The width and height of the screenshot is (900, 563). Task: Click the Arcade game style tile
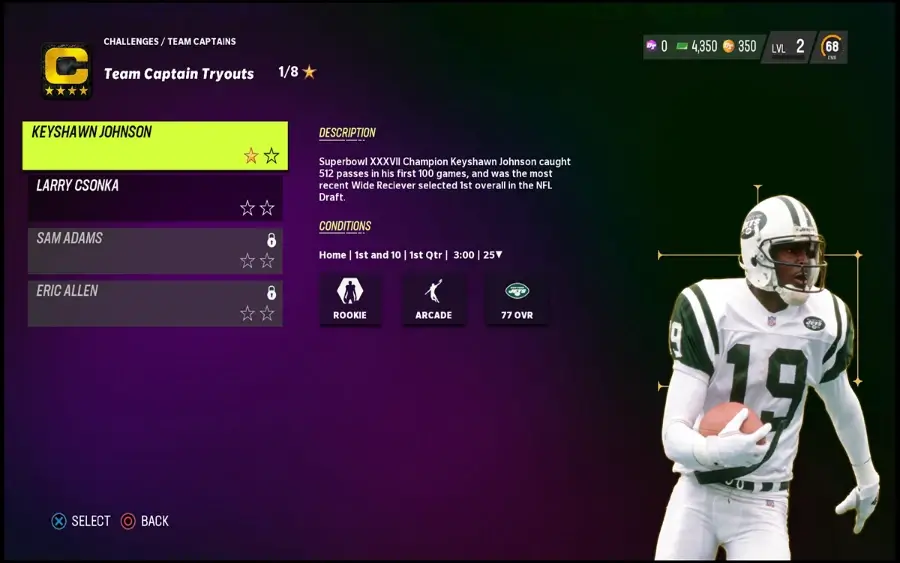coord(433,299)
